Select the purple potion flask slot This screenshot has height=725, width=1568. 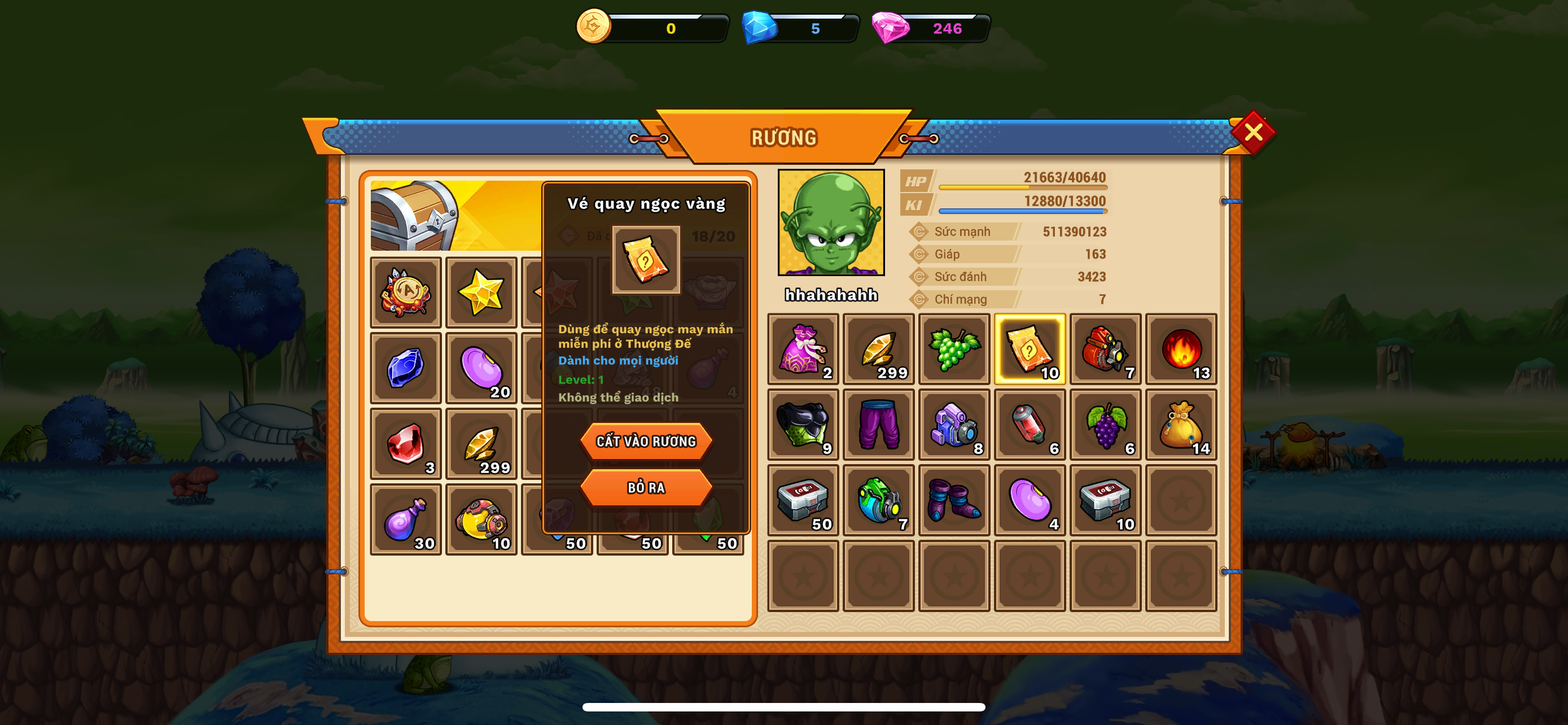[x=405, y=519]
